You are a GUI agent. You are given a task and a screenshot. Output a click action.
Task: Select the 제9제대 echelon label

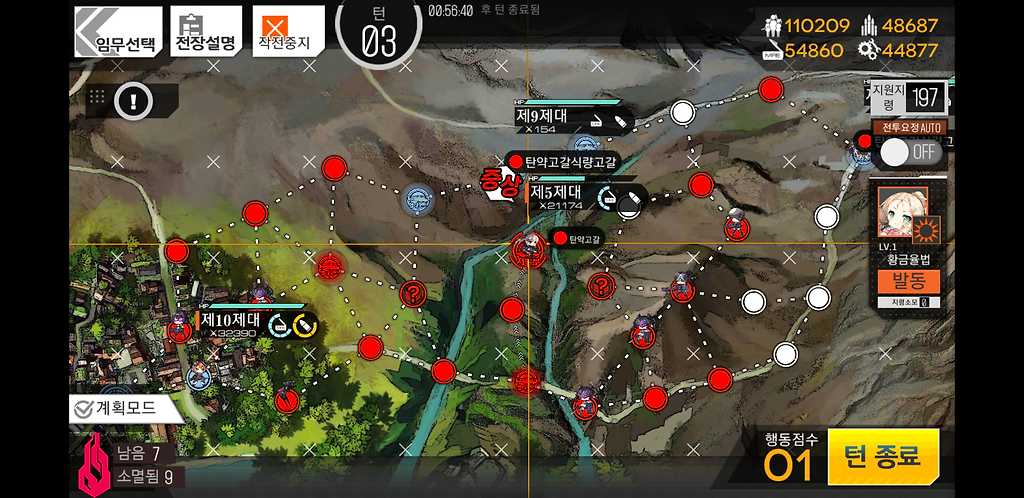(542, 116)
